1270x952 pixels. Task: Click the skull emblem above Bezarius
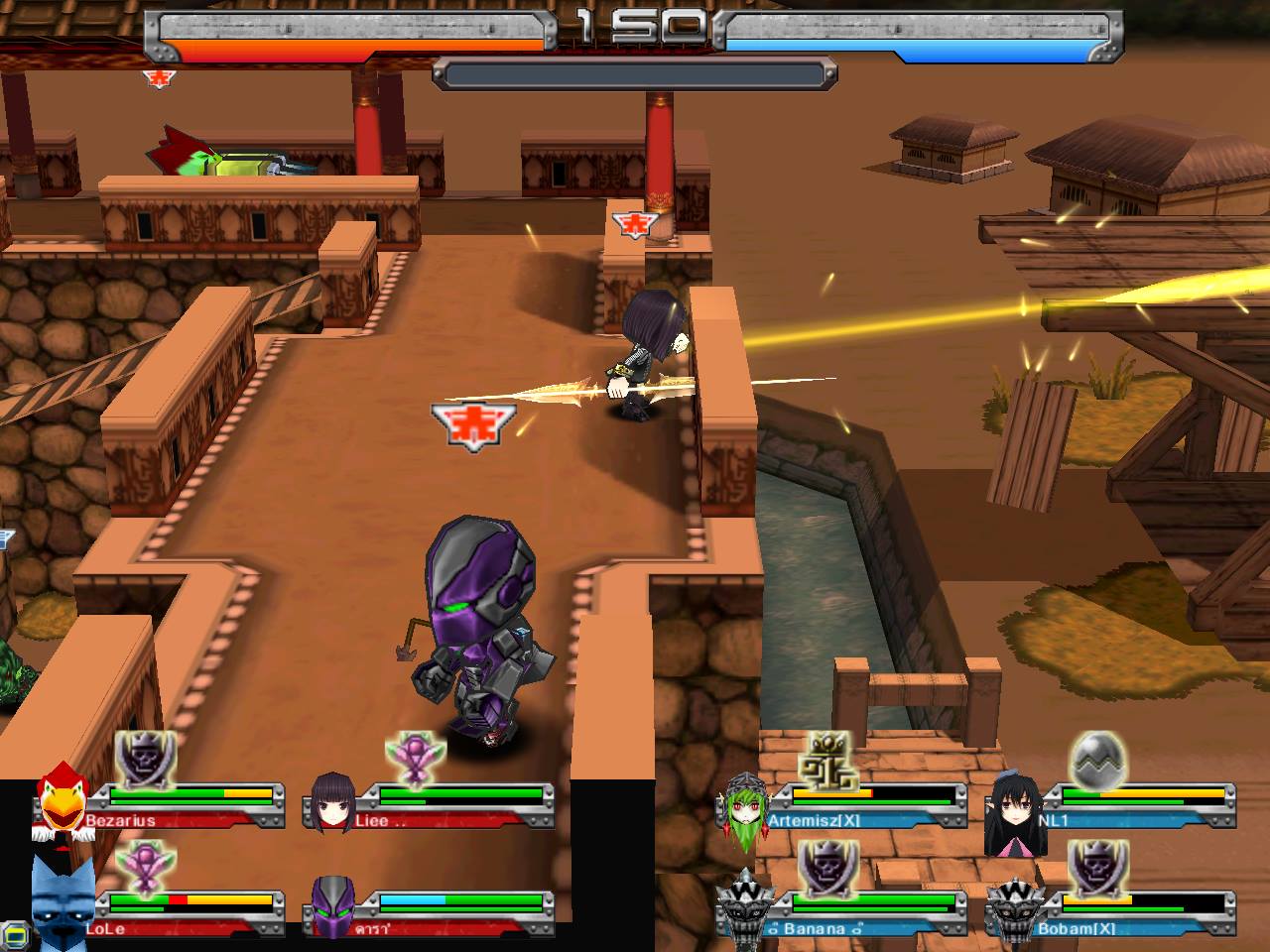click(145, 760)
